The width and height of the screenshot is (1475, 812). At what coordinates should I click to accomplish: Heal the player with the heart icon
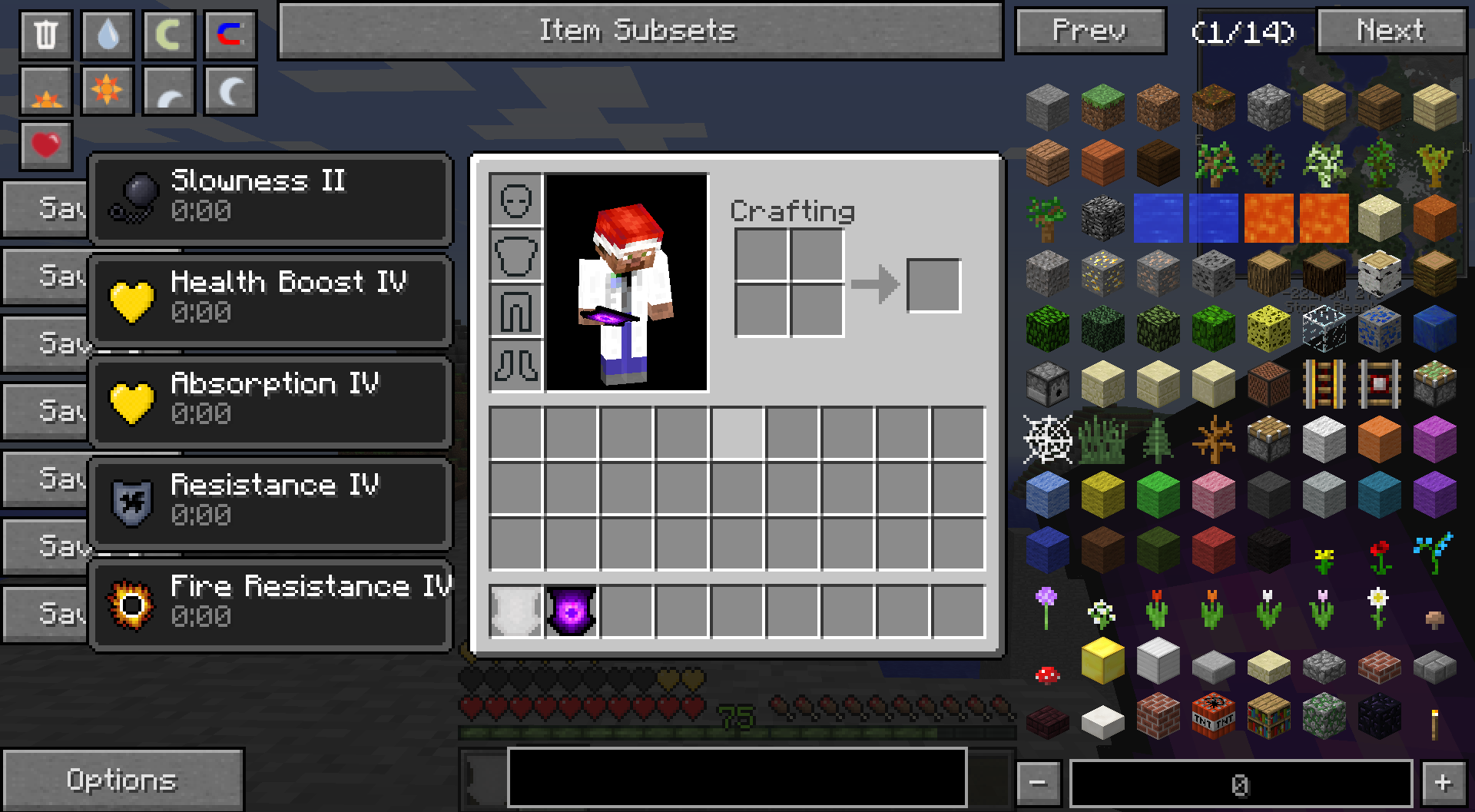click(45, 144)
